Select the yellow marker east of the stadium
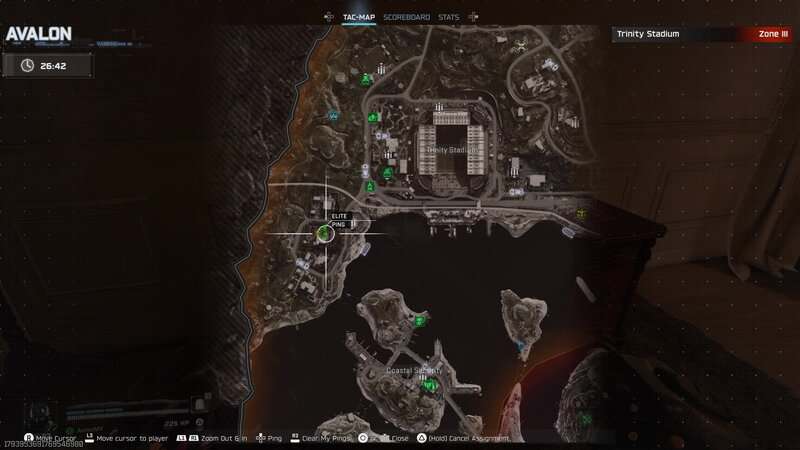Viewport: 800px width, 450px height. [581, 213]
